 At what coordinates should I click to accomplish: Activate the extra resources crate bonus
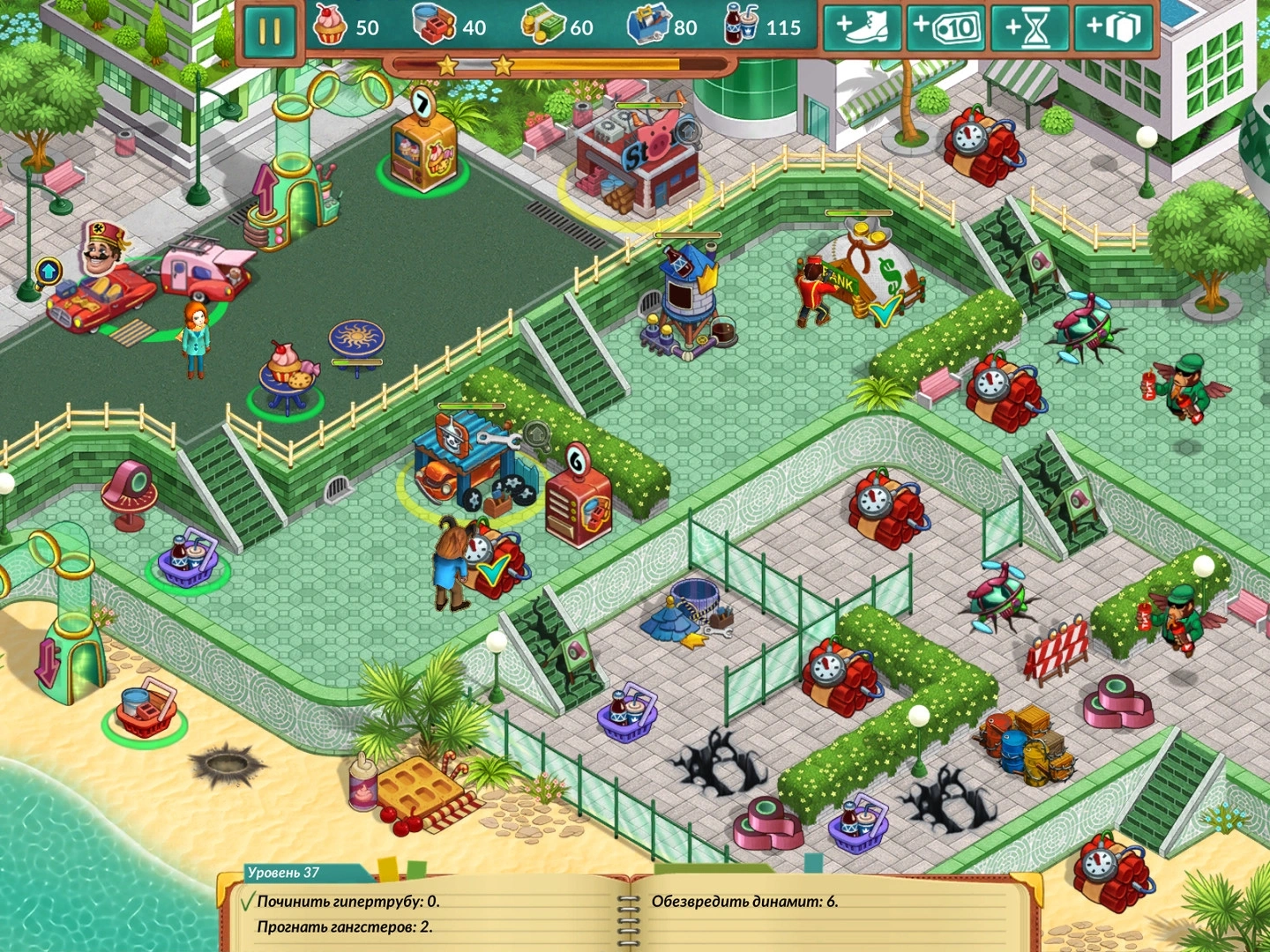pos(1112,28)
